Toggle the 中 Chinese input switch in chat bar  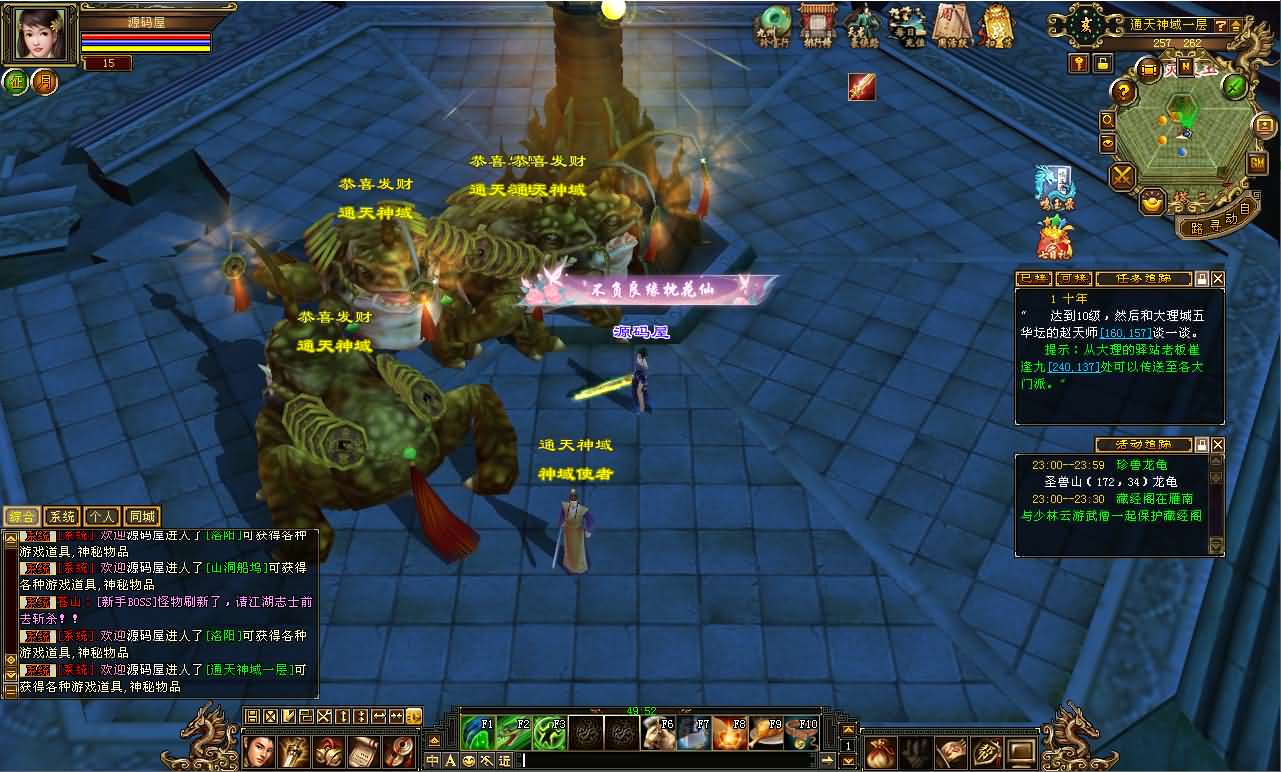[432, 761]
